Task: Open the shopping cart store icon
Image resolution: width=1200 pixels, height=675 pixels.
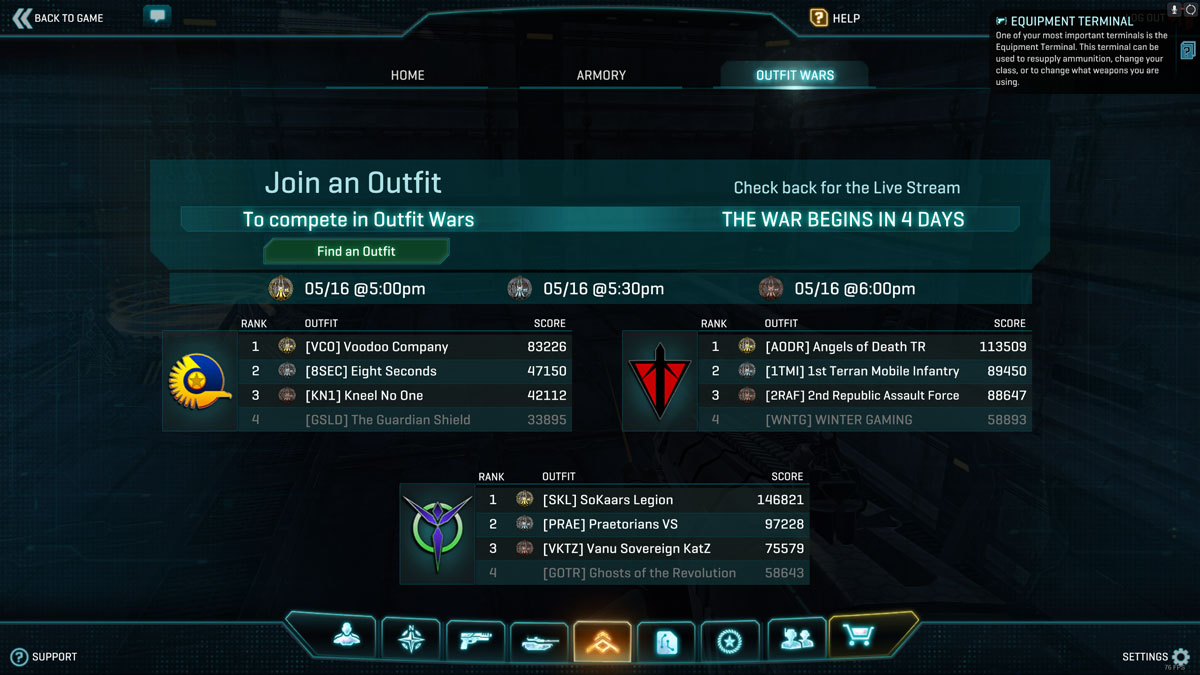Action: point(858,636)
